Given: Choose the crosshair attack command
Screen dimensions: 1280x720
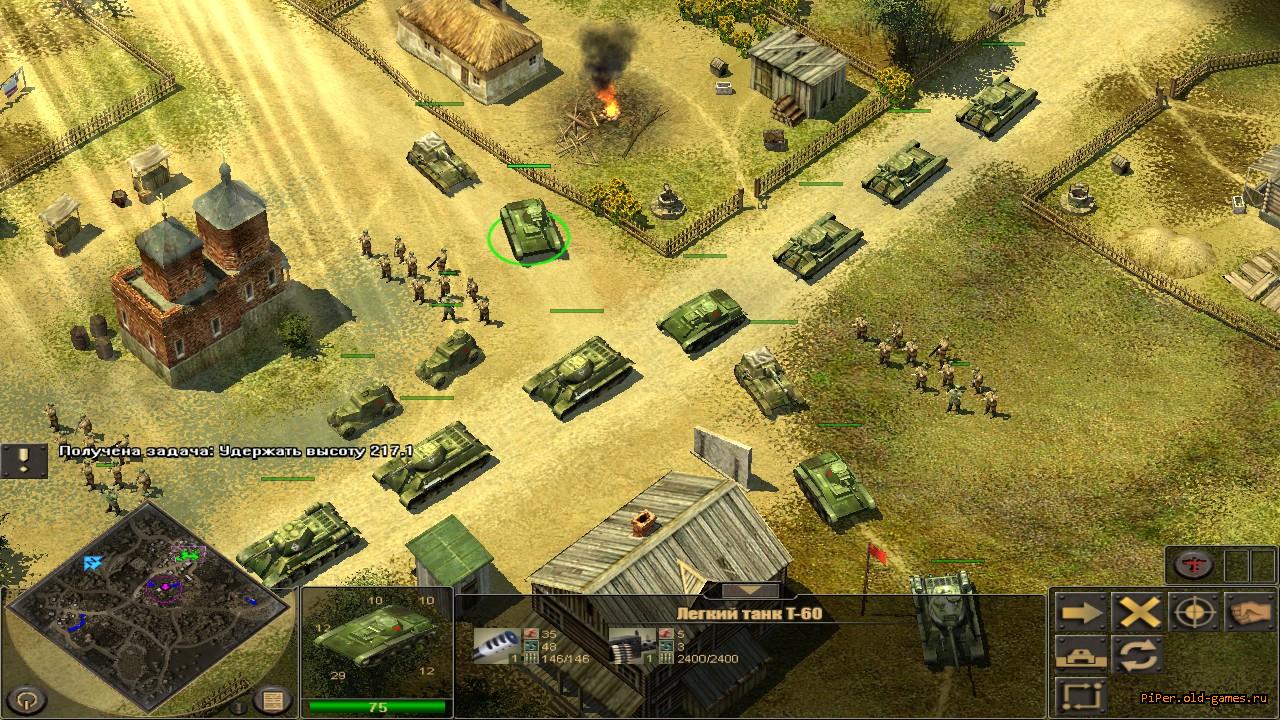Looking at the screenshot, I should coord(1194,612).
